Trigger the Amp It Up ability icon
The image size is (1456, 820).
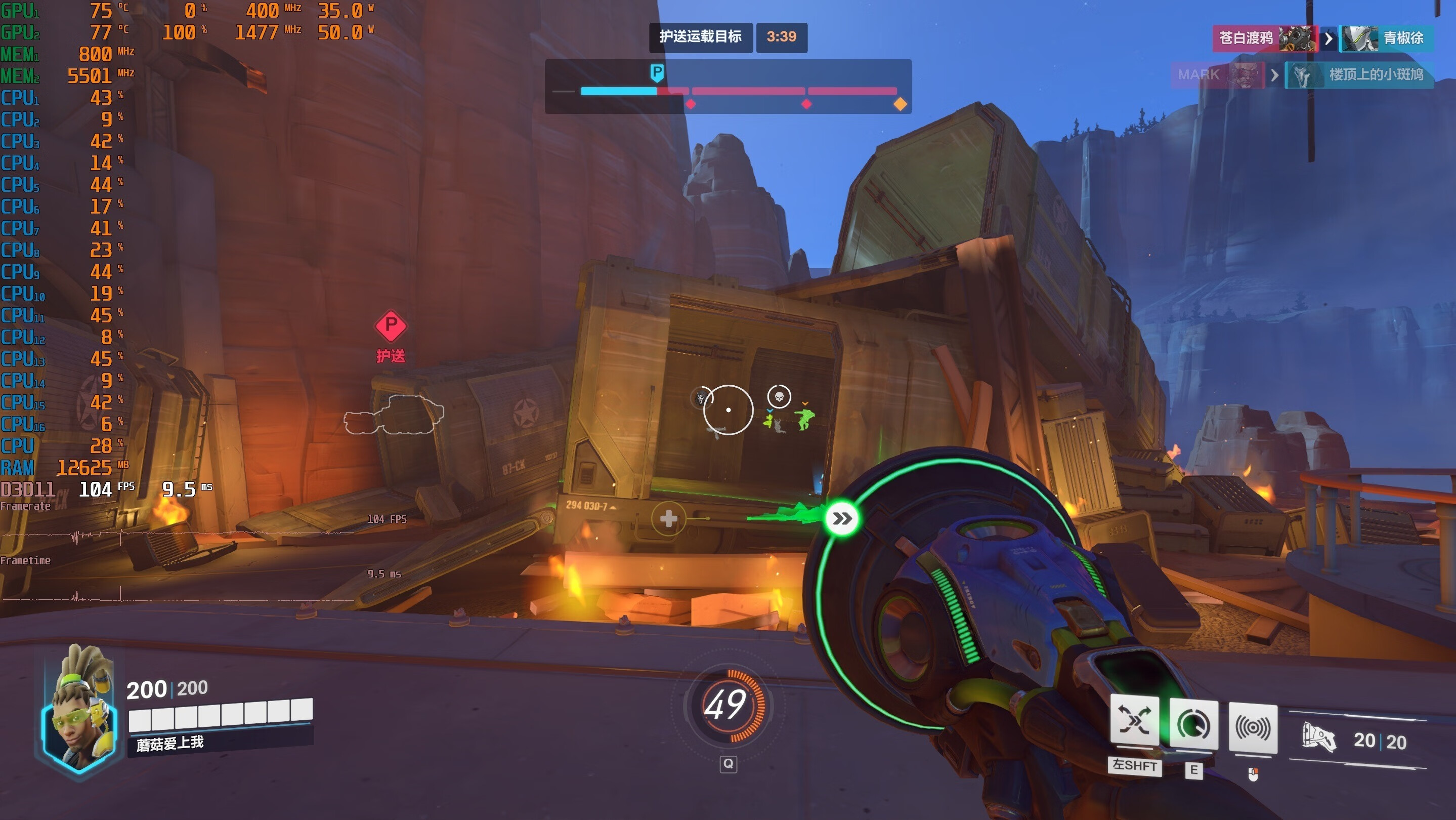click(1193, 724)
